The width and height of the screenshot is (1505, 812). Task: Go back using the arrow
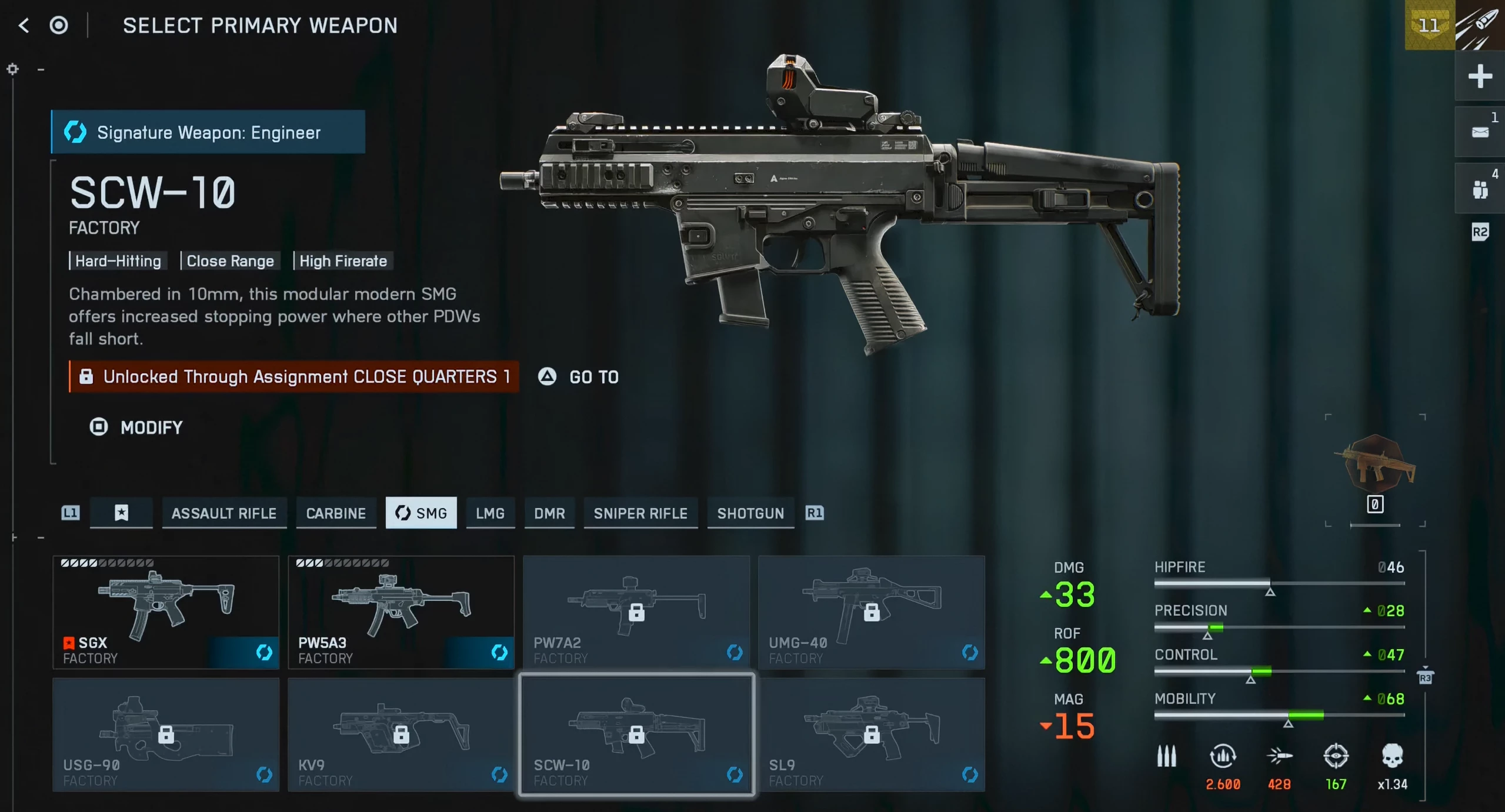click(x=24, y=25)
